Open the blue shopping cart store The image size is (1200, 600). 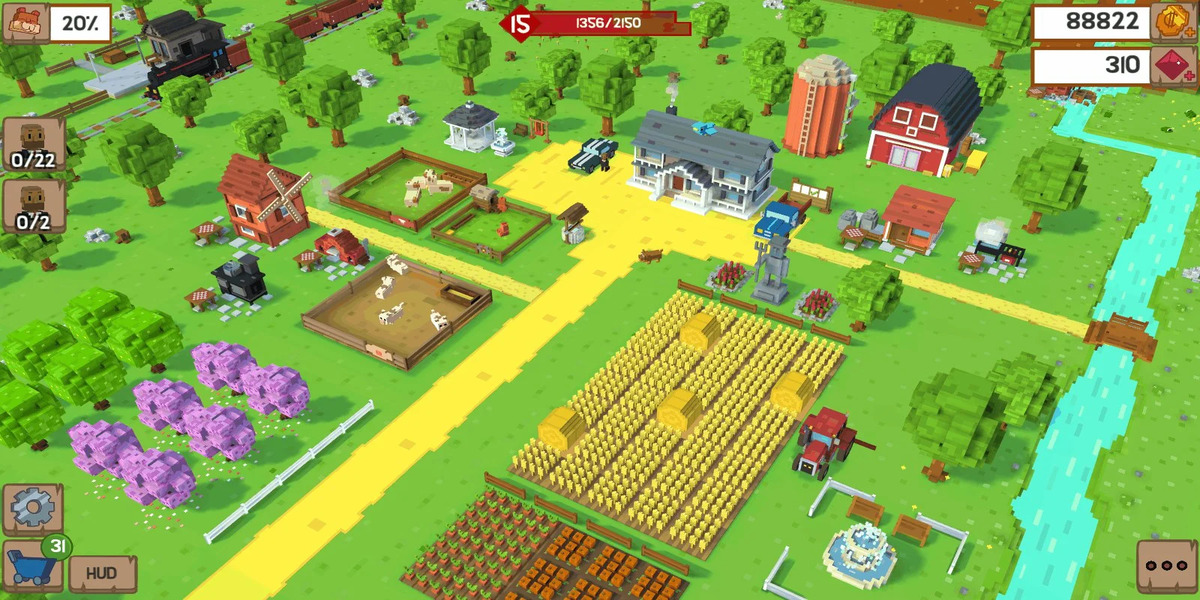[x=32, y=566]
